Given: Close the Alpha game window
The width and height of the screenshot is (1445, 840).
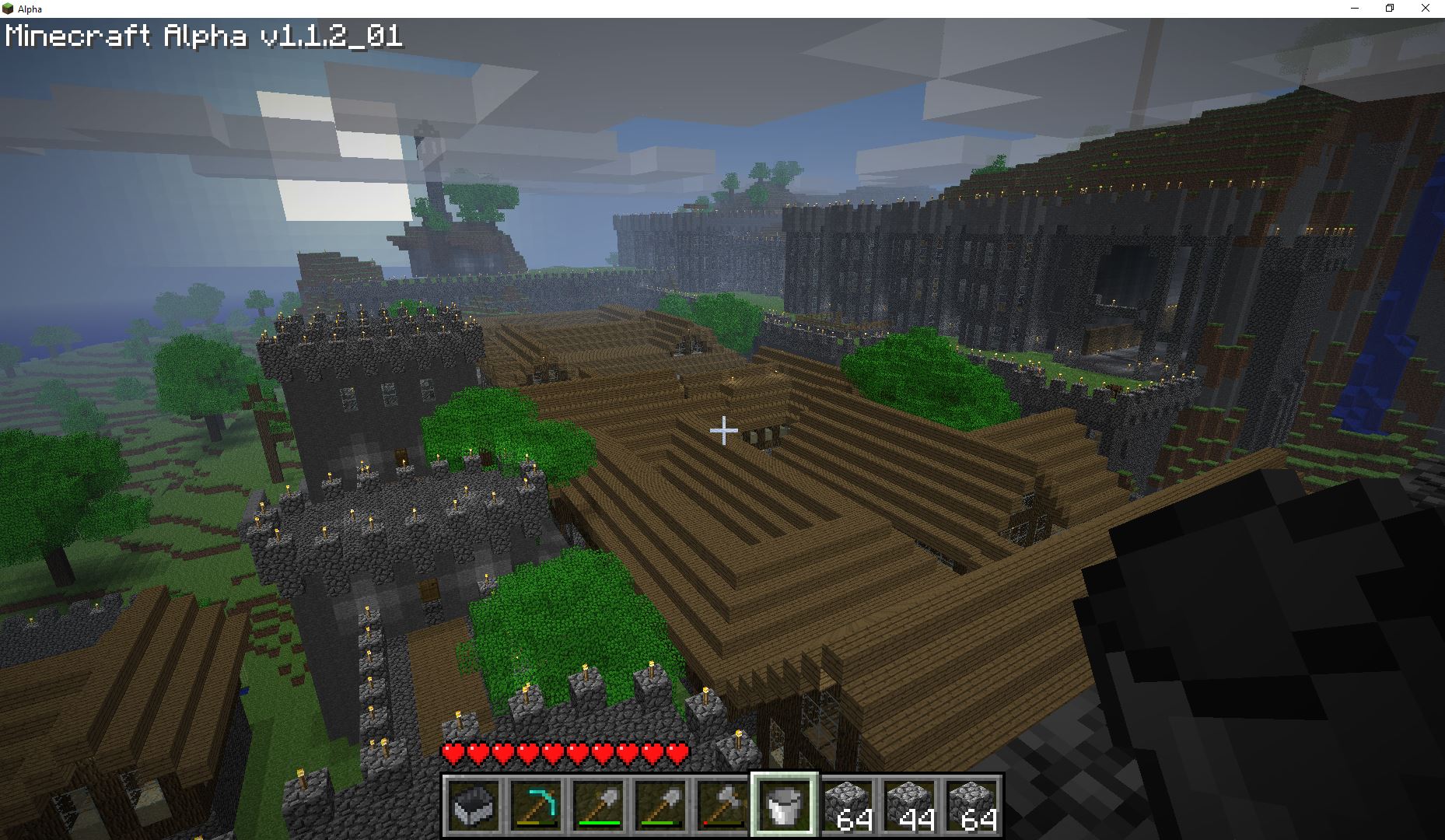Looking at the screenshot, I should pyautogui.click(x=1426, y=9).
